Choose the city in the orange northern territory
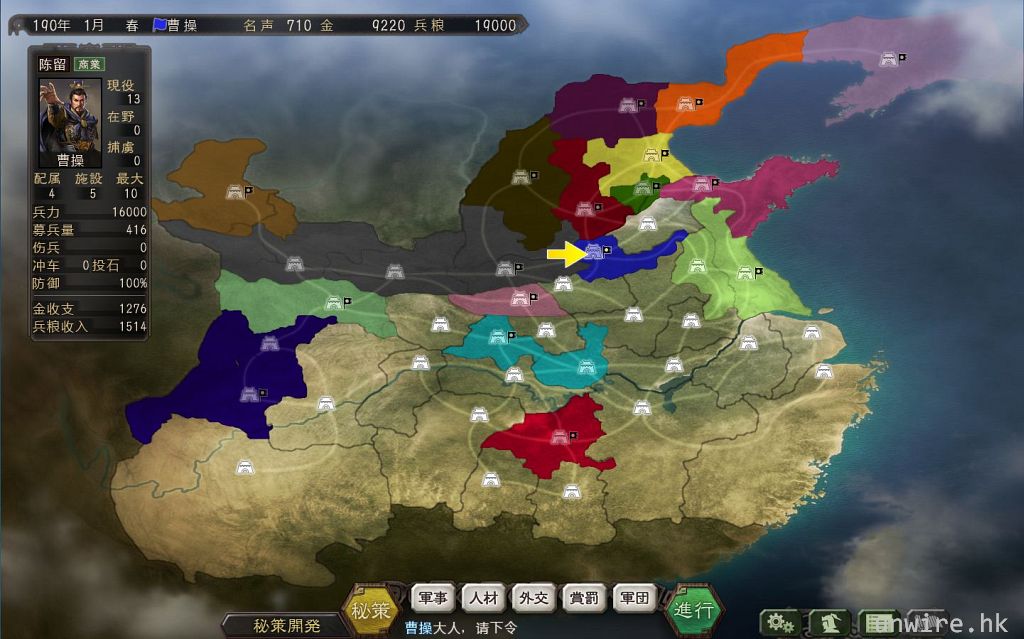 coord(686,102)
